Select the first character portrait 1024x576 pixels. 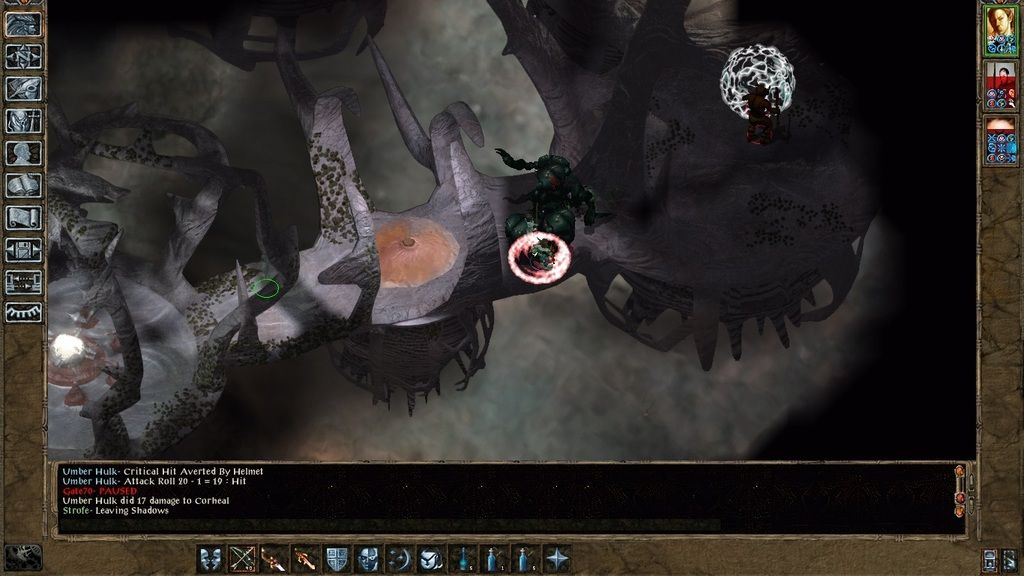pyautogui.click(x=1000, y=28)
